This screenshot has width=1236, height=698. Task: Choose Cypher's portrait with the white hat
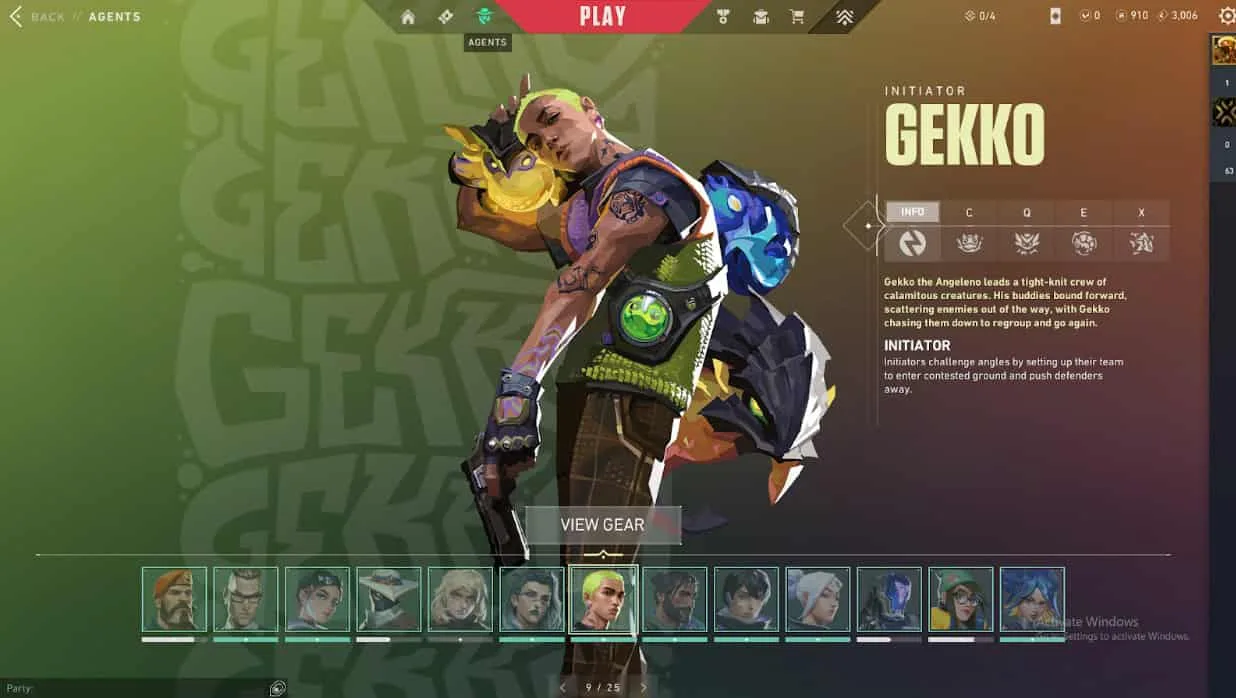point(388,600)
